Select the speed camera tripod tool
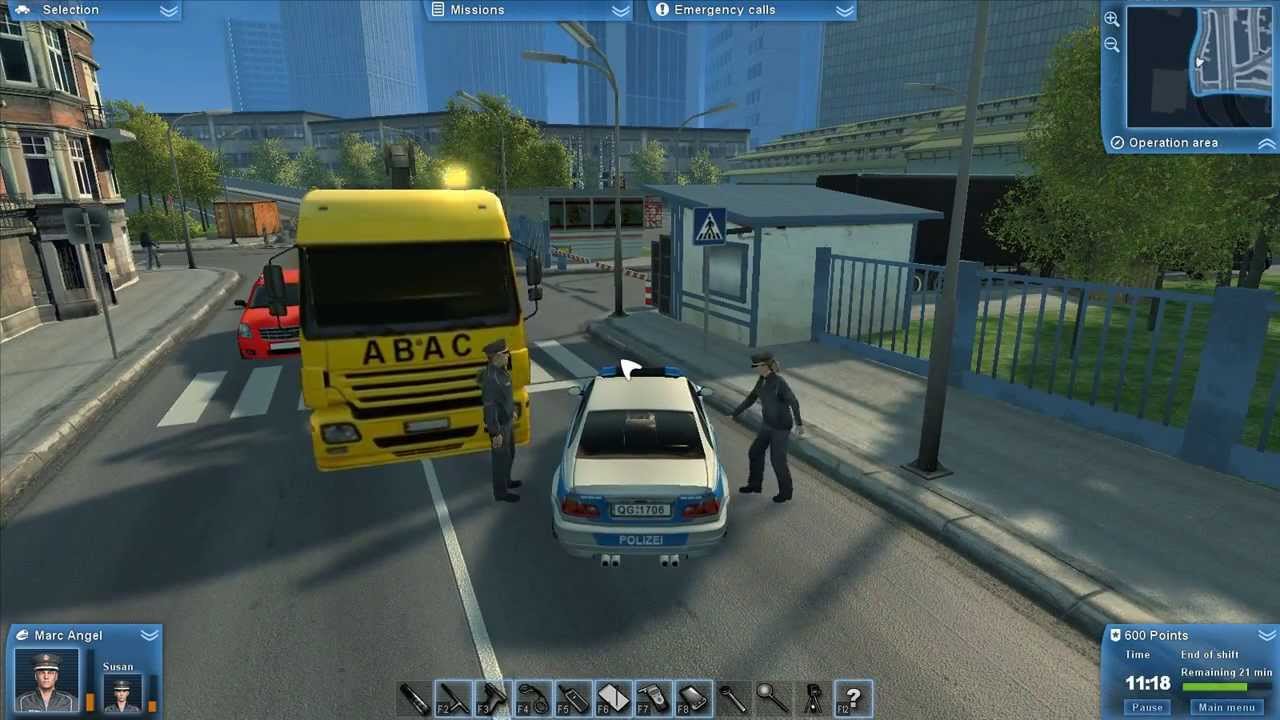This screenshot has height=720, width=1280. tap(813, 697)
